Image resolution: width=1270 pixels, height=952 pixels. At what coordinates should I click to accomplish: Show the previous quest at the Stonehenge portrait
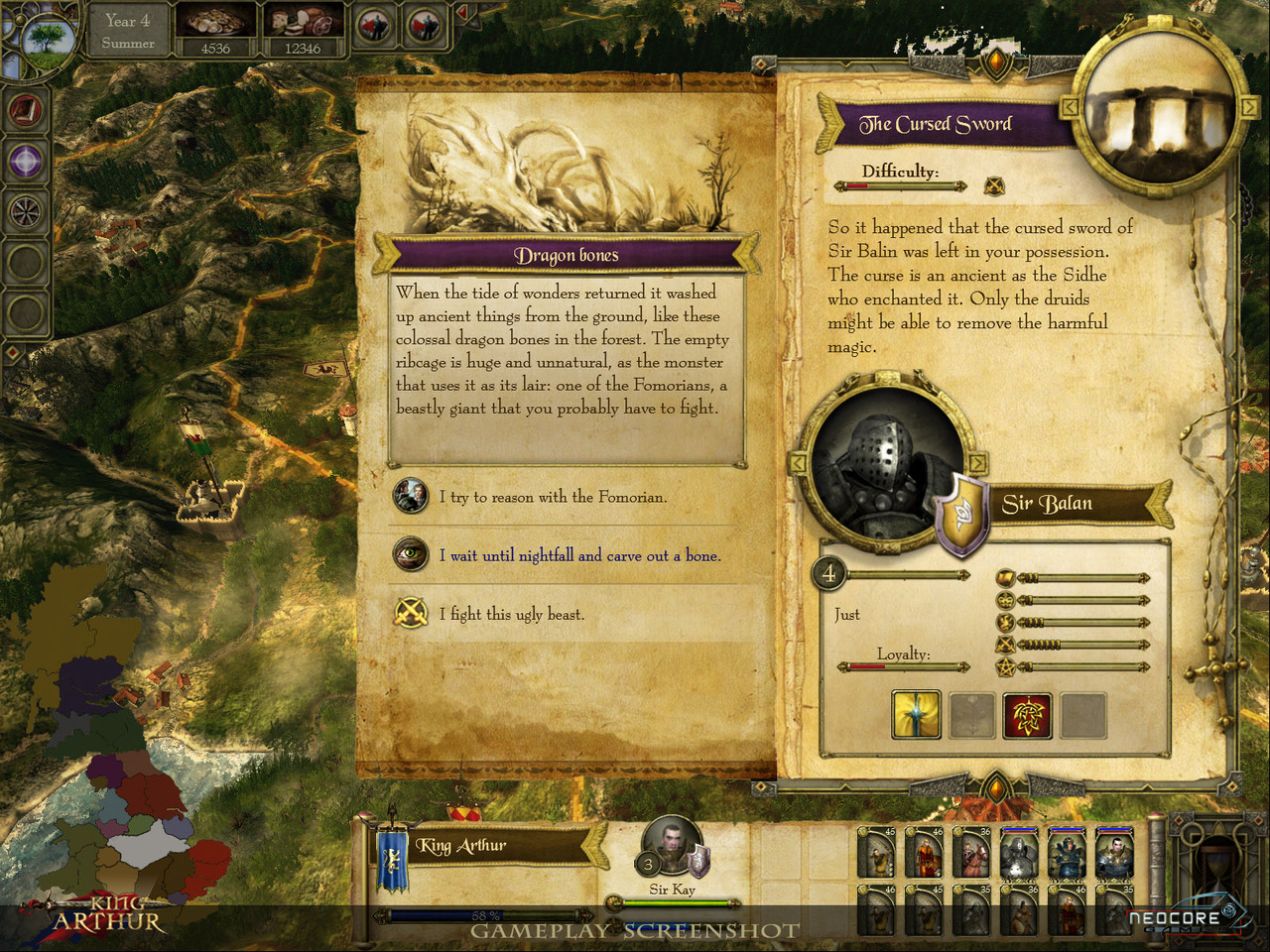pyautogui.click(x=1070, y=106)
